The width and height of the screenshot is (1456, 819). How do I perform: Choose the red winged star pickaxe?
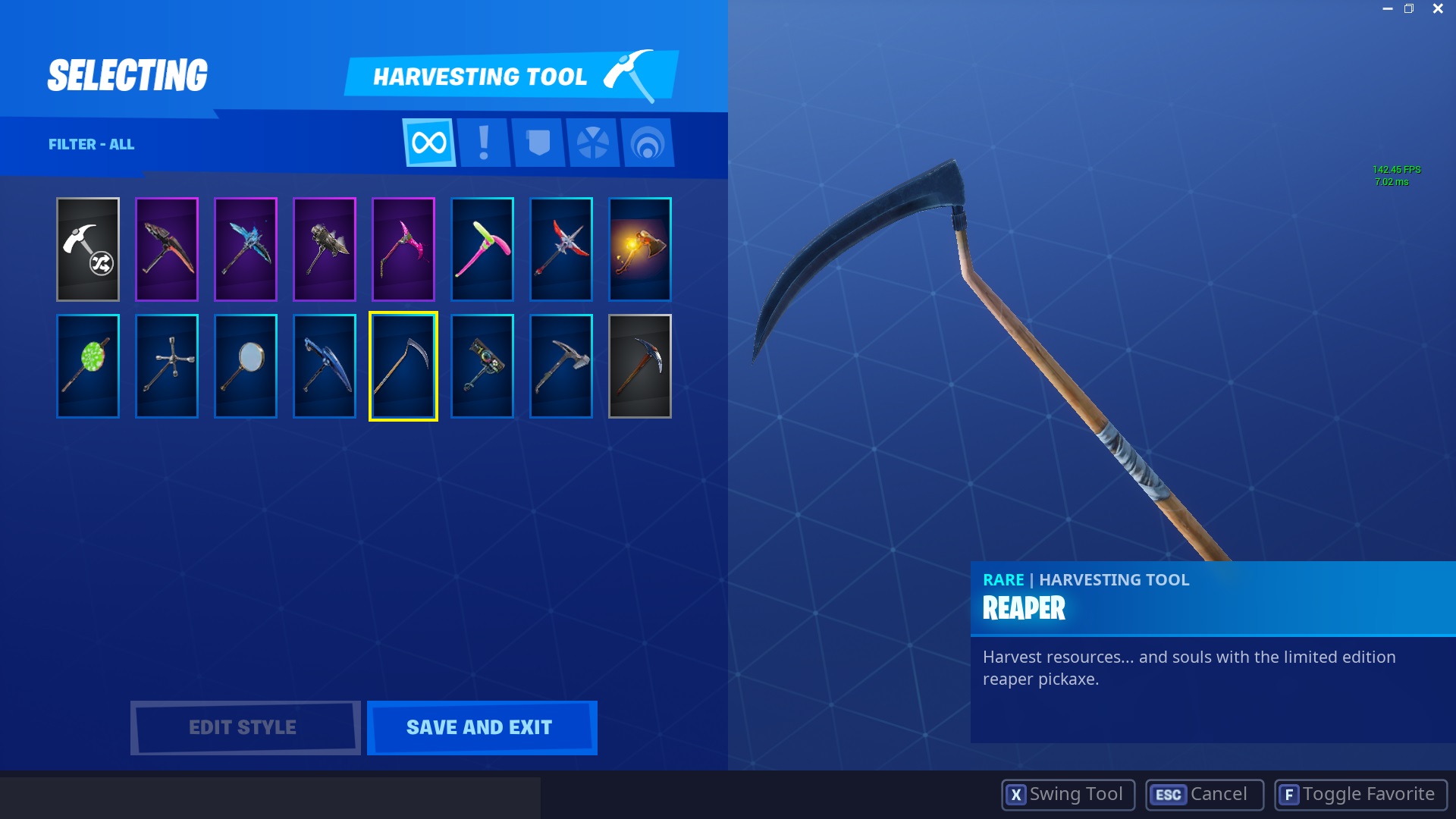[561, 249]
